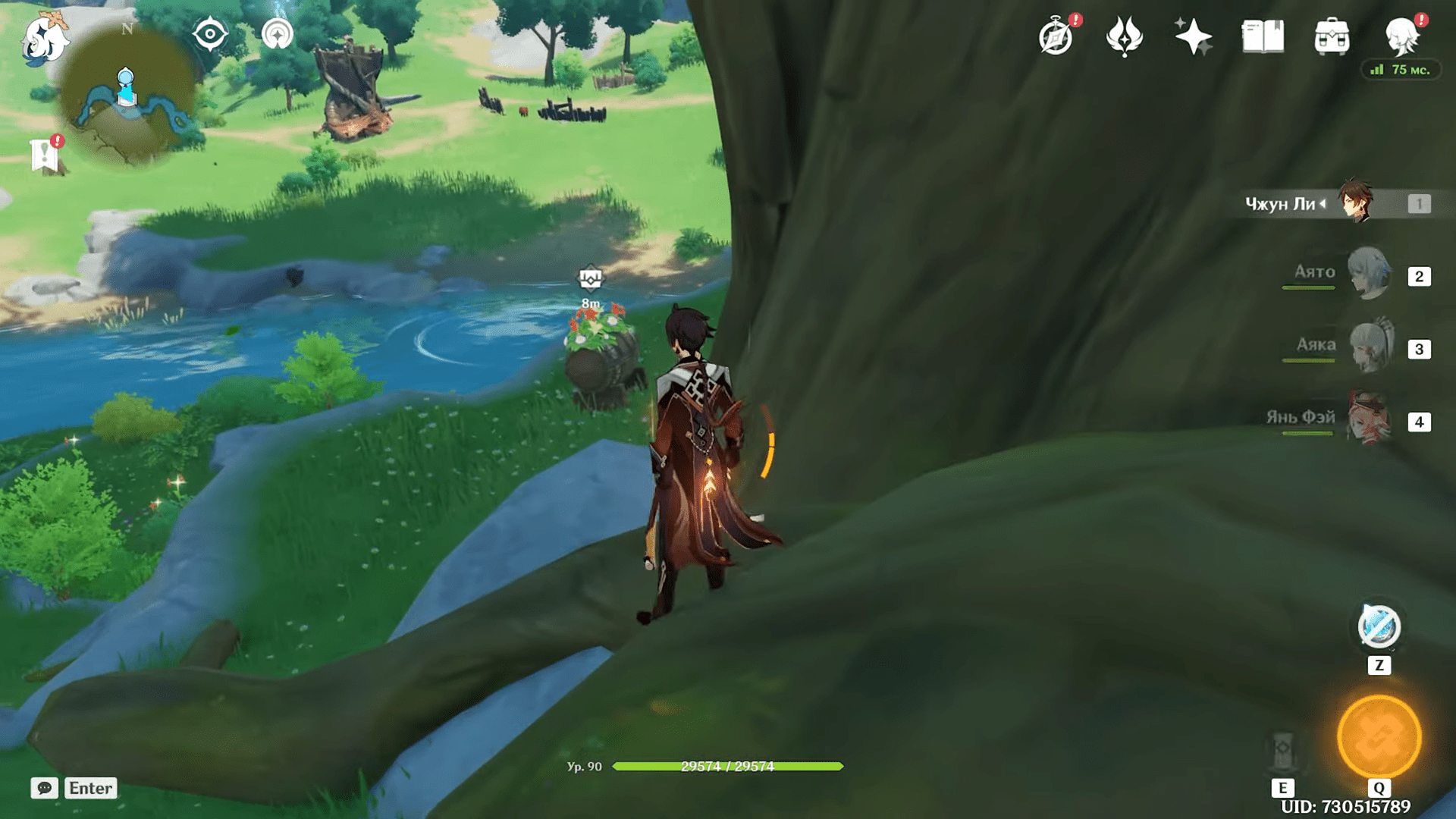Open the inventory backpack

[1332, 36]
